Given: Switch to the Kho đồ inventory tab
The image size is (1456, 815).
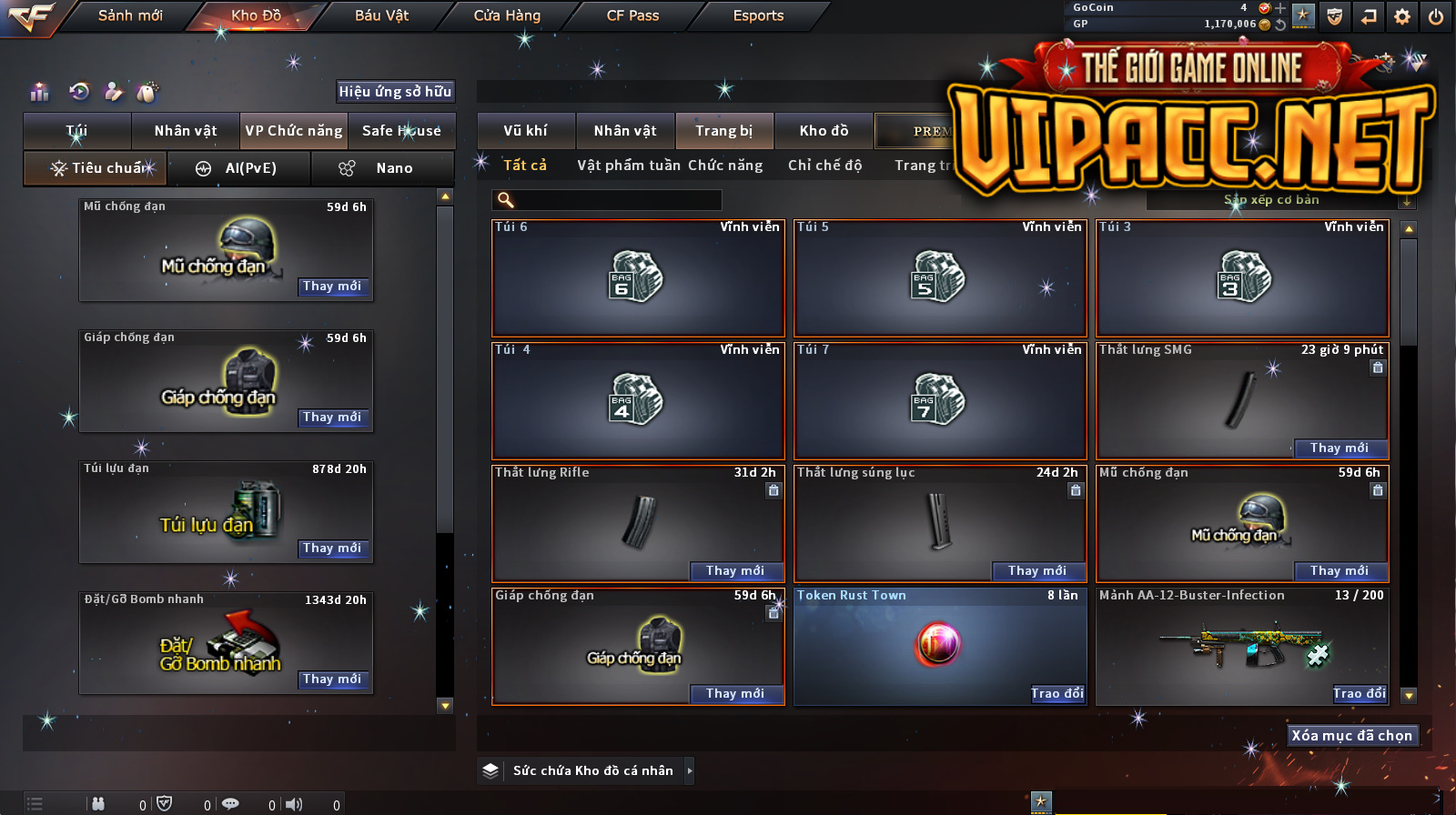Looking at the screenshot, I should [x=824, y=131].
